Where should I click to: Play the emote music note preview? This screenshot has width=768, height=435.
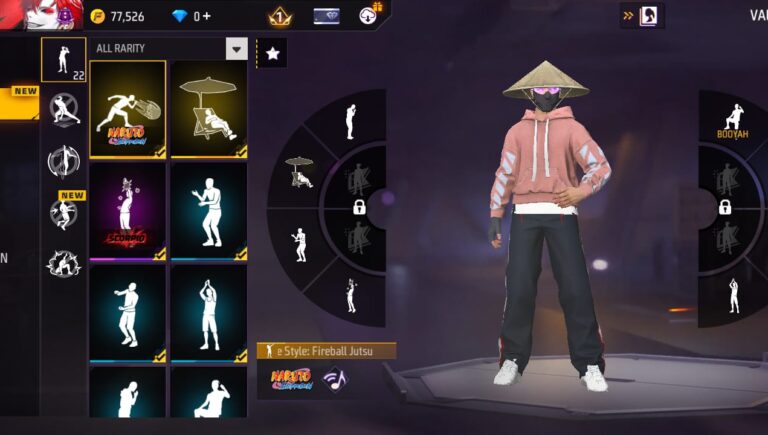pos(333,379)
